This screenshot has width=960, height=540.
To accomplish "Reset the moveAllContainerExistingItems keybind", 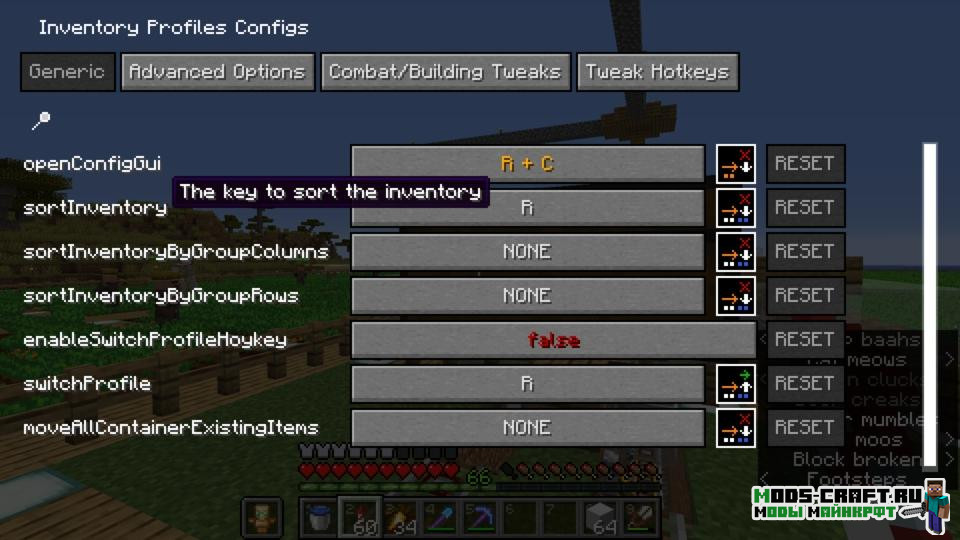I will 805,428.
